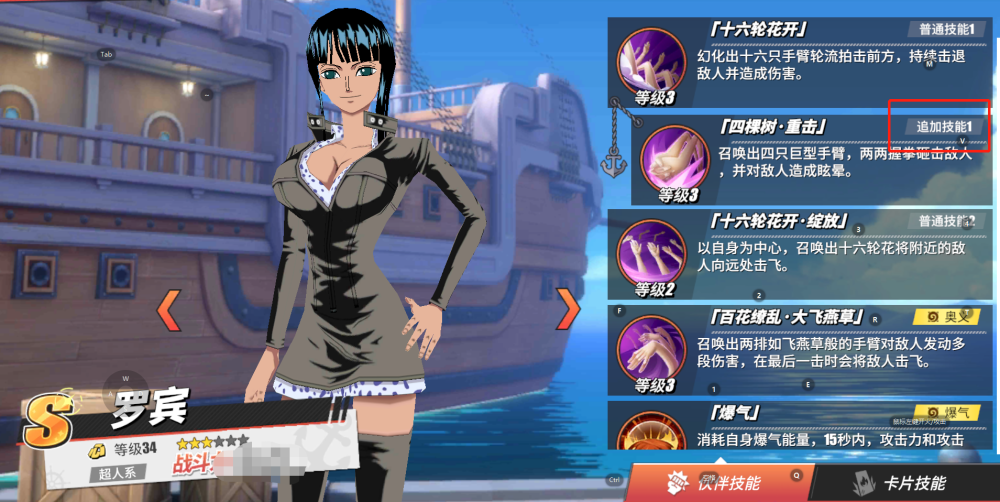1000x502 pixels.
Task: Click the 追加技能1 label
Action: pos(944,127)
